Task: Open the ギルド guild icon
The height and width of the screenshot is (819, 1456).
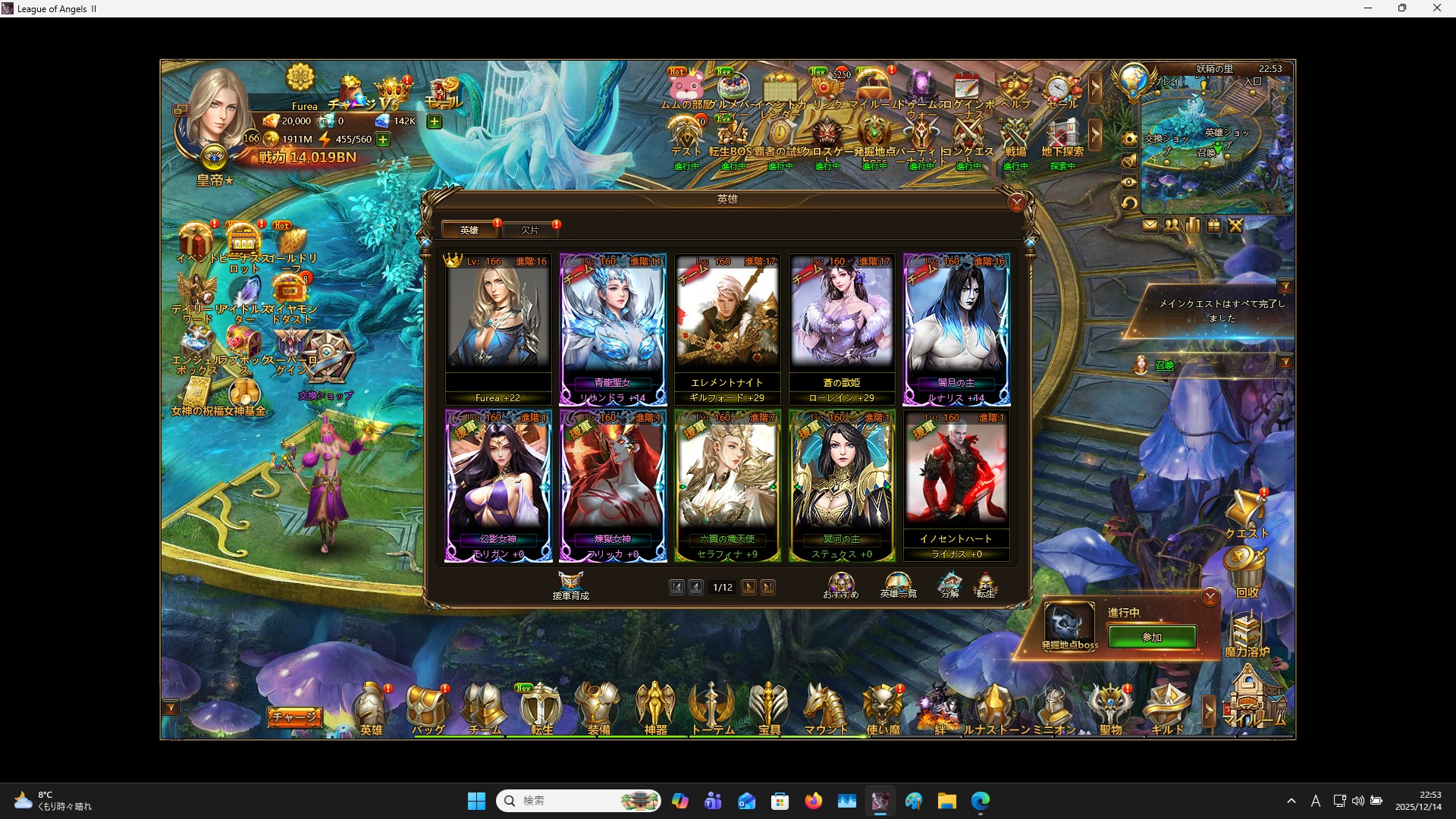Action: tap(1168, 705)
